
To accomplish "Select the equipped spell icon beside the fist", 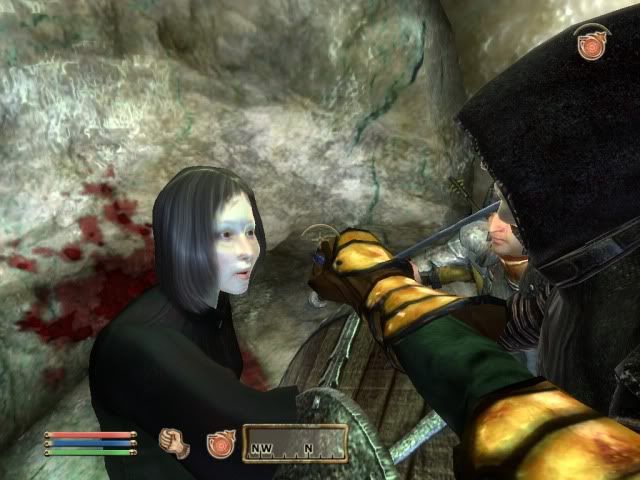I will click(x=220, y=443).
